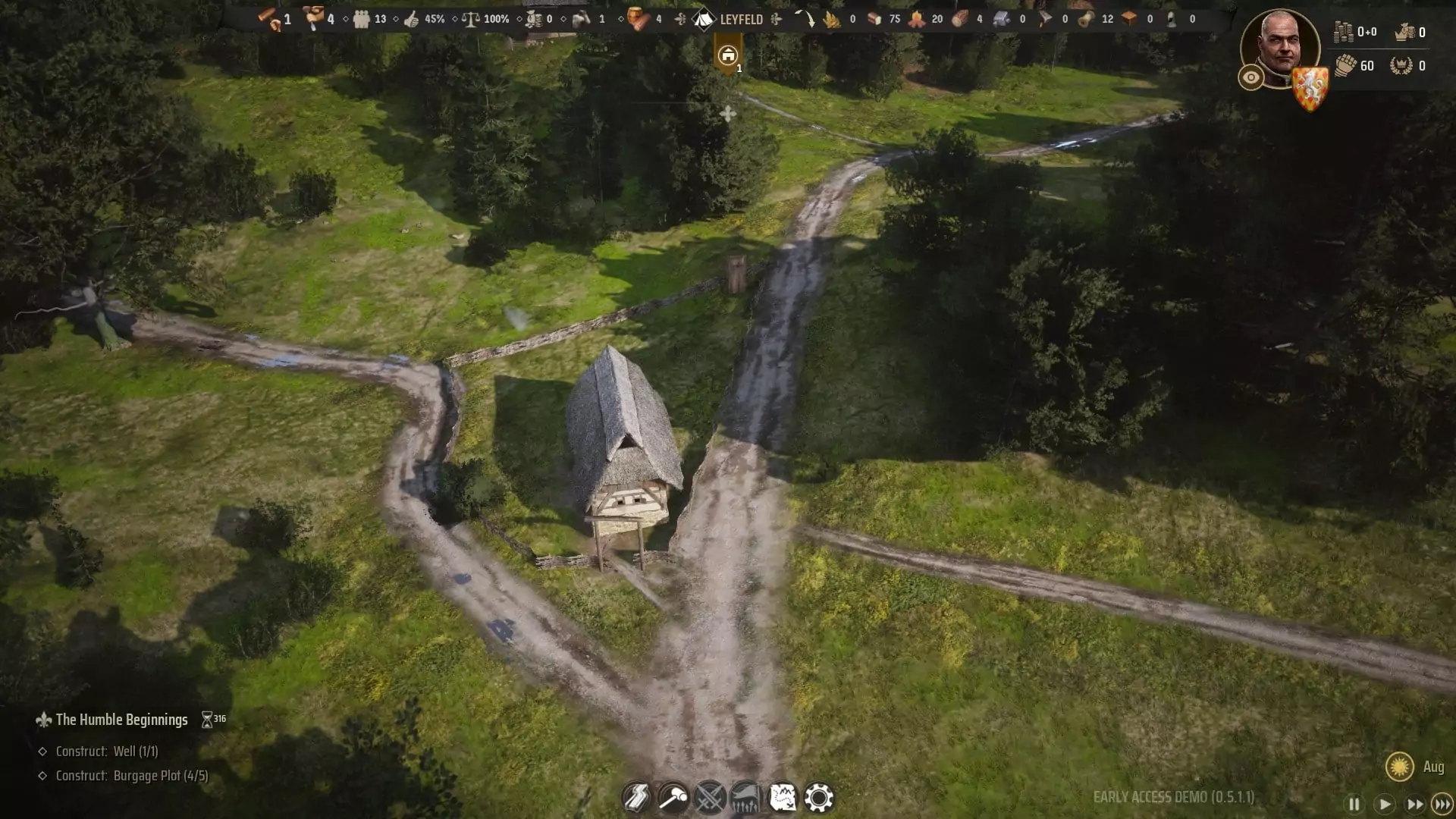Image resolution: width=1456 pixels, height=819 pixels.
Task: Open The Humble Beginnings objective tracker
Action: click(x=121, y=720)
